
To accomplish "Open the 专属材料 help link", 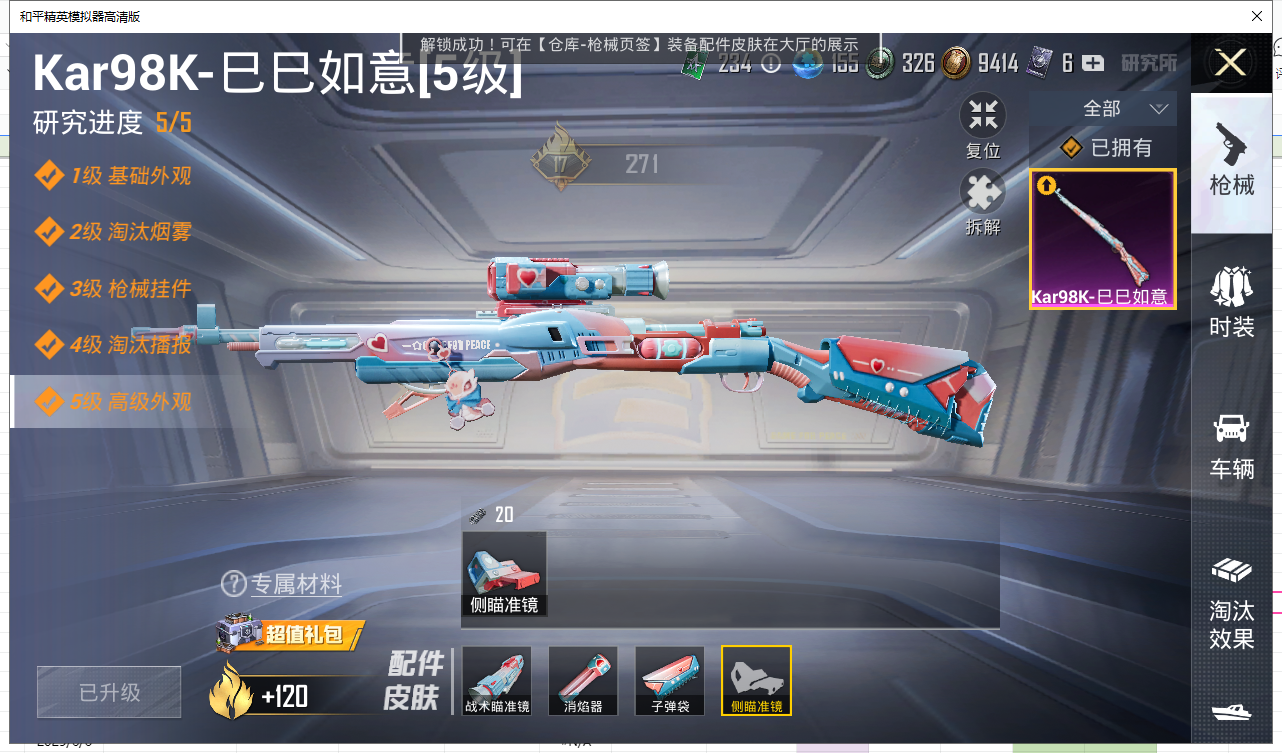I will (x=282, y=584).
